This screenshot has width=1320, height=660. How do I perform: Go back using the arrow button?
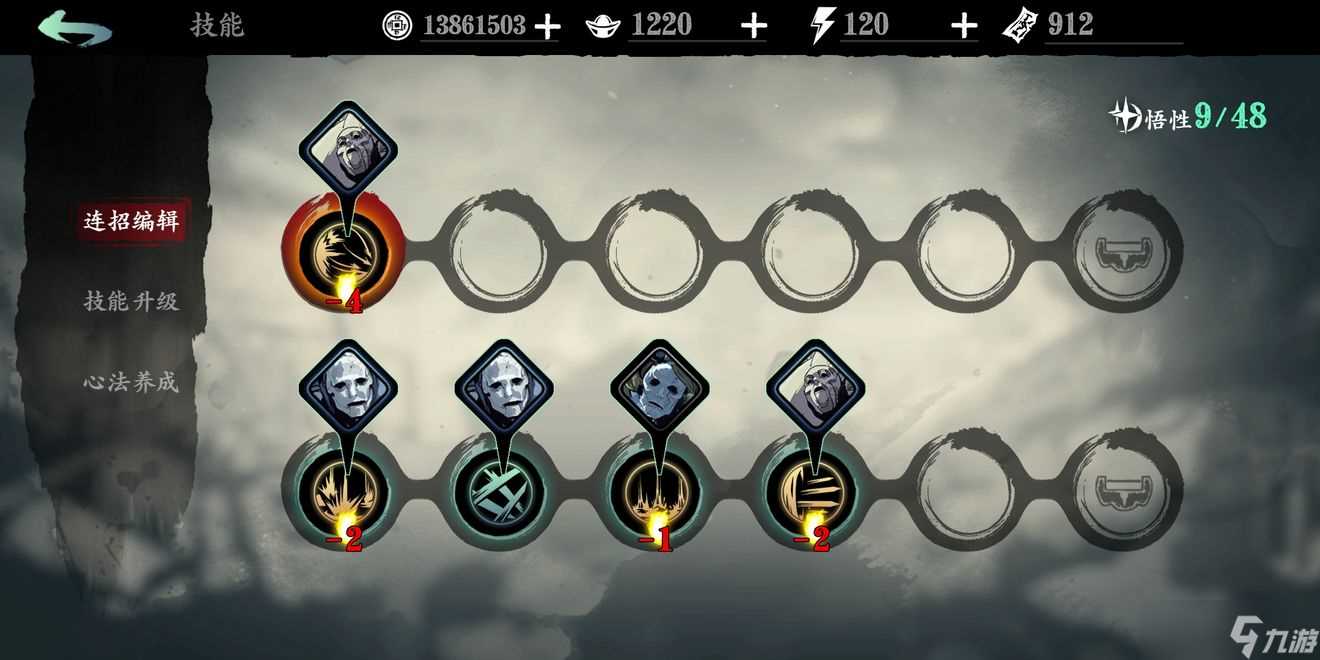73,26
